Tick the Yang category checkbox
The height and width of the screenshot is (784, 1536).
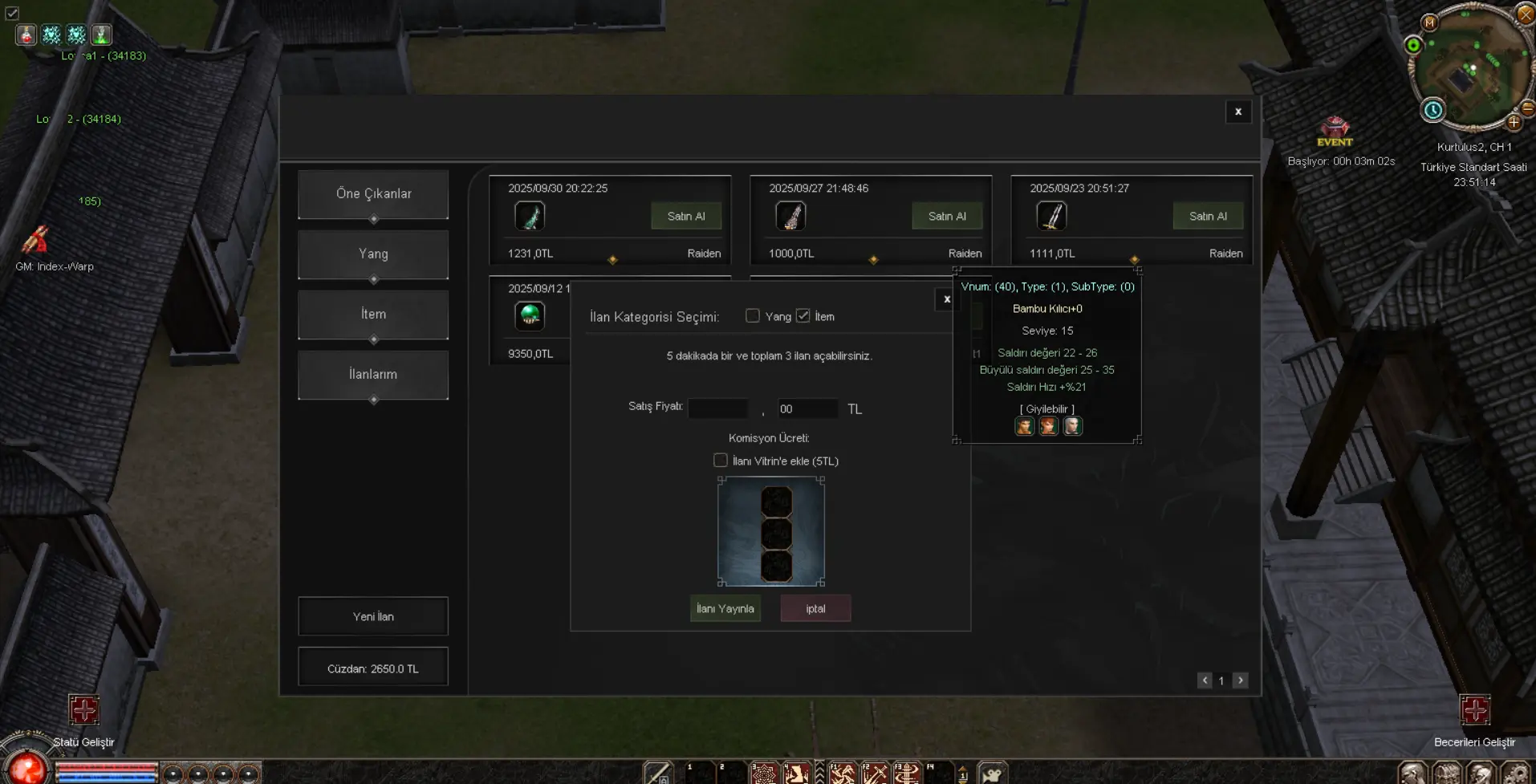tap(753, 316)
